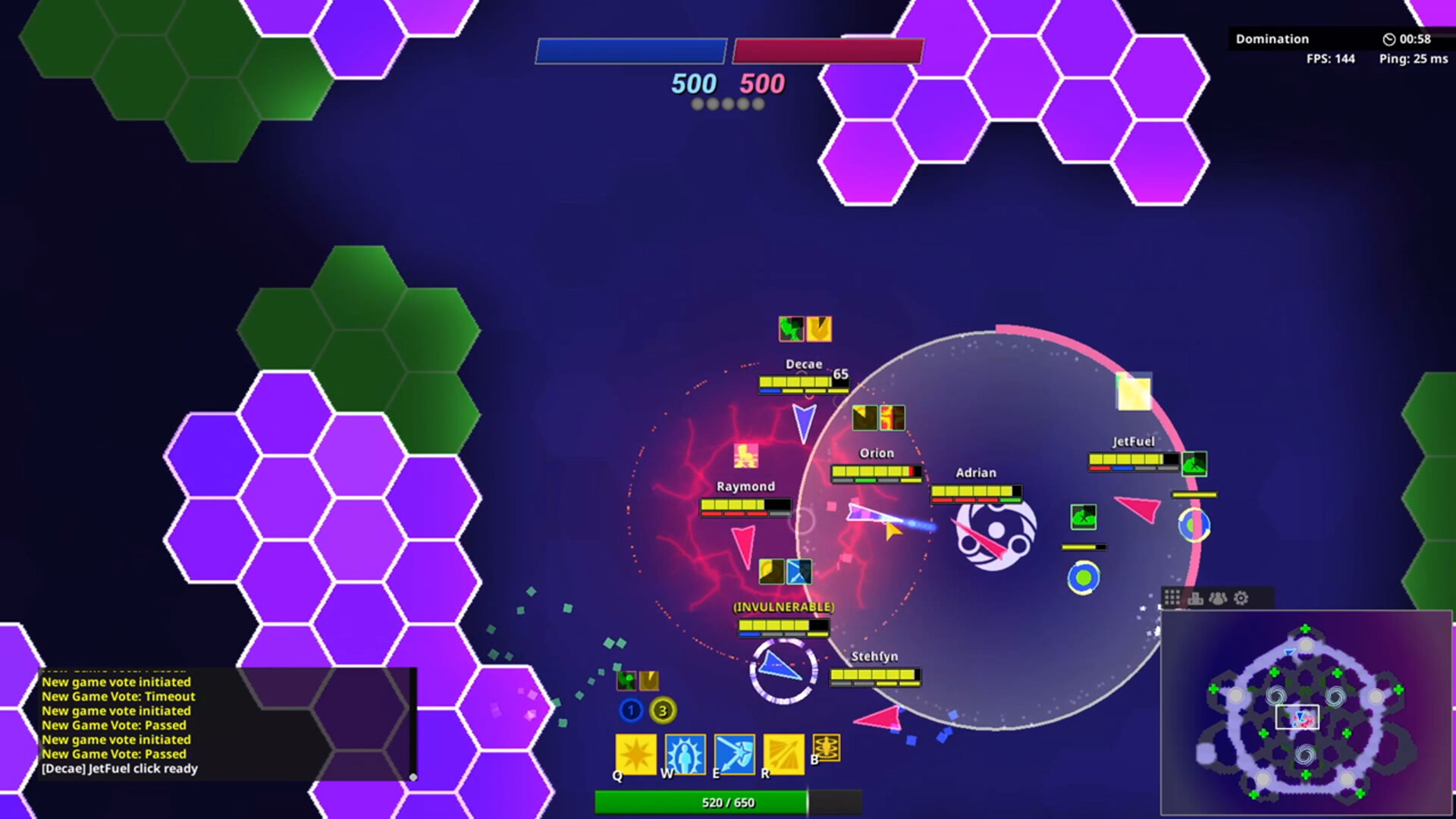Open the team roster icon above minimap

pos(1217,598)
